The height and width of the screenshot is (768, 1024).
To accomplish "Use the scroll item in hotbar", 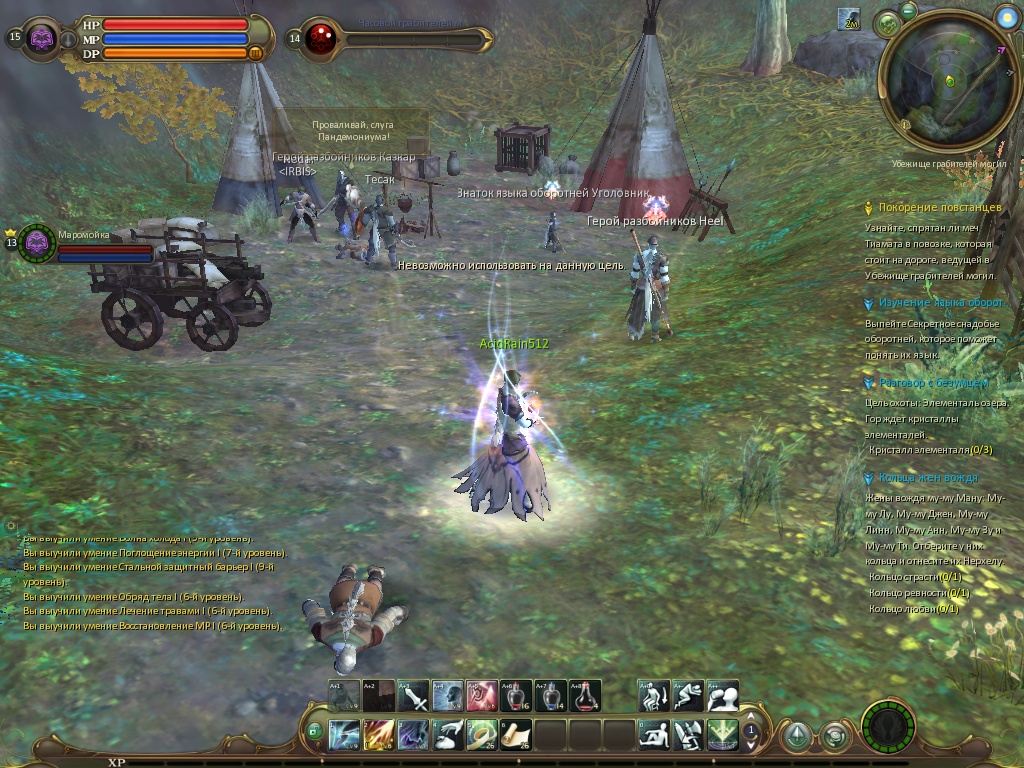I will pyautogui.click(x=516, y=735).
